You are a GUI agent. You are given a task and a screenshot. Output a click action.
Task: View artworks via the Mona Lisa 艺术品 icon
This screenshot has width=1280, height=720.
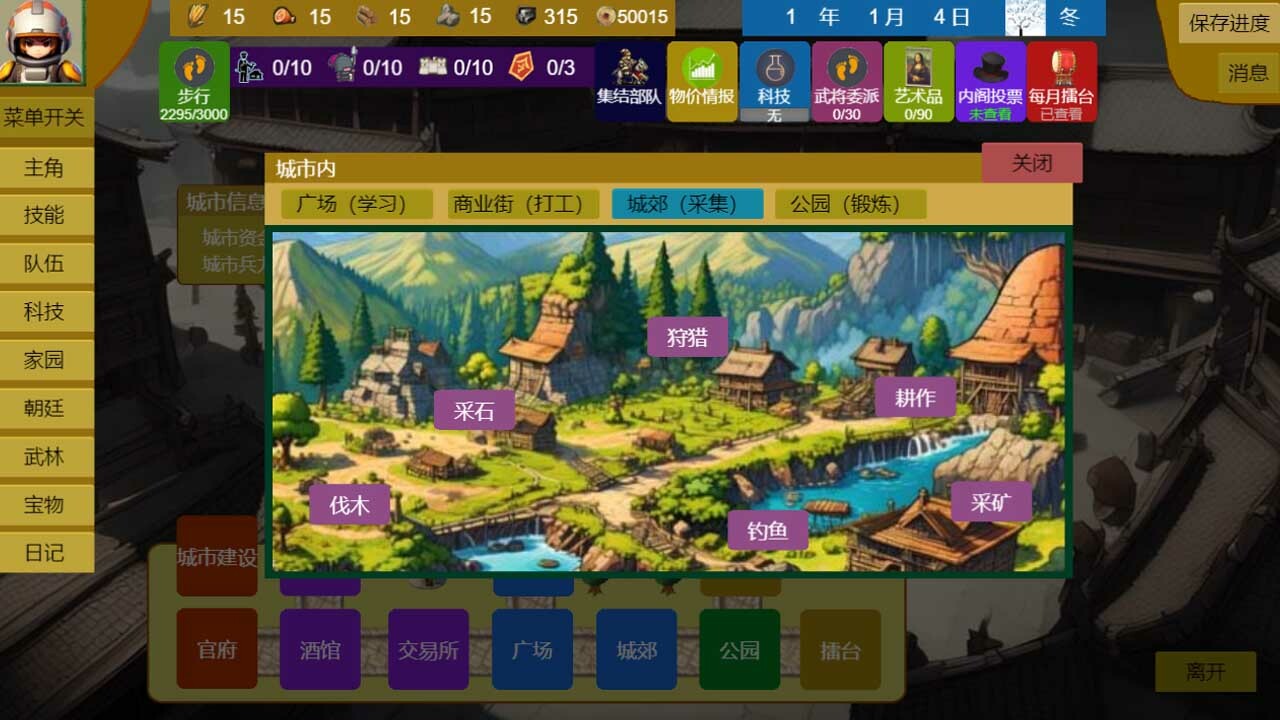point(918,75)
